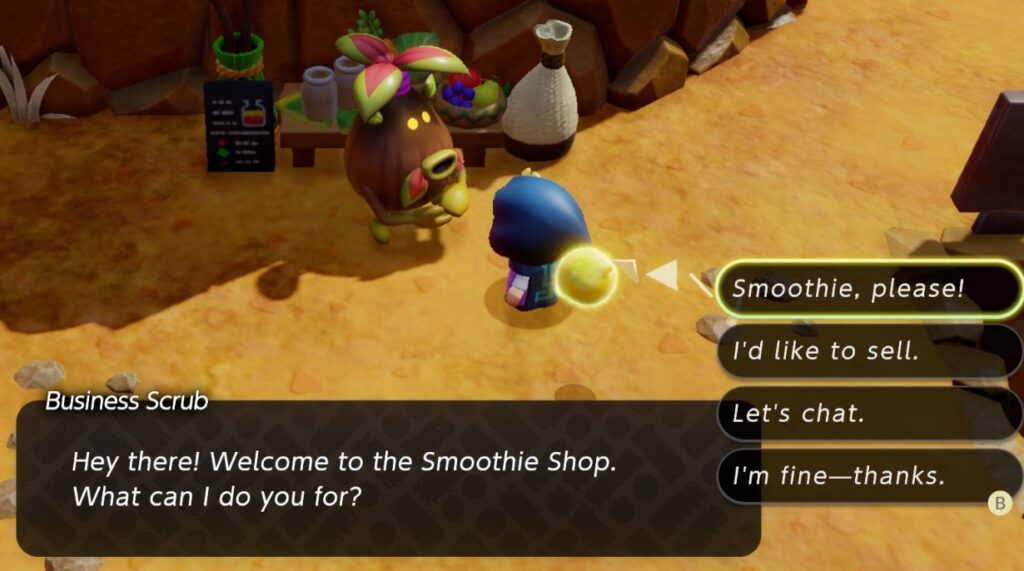
Task: Select the "I'd like to sell." option
Action: [x=868, y=351]
